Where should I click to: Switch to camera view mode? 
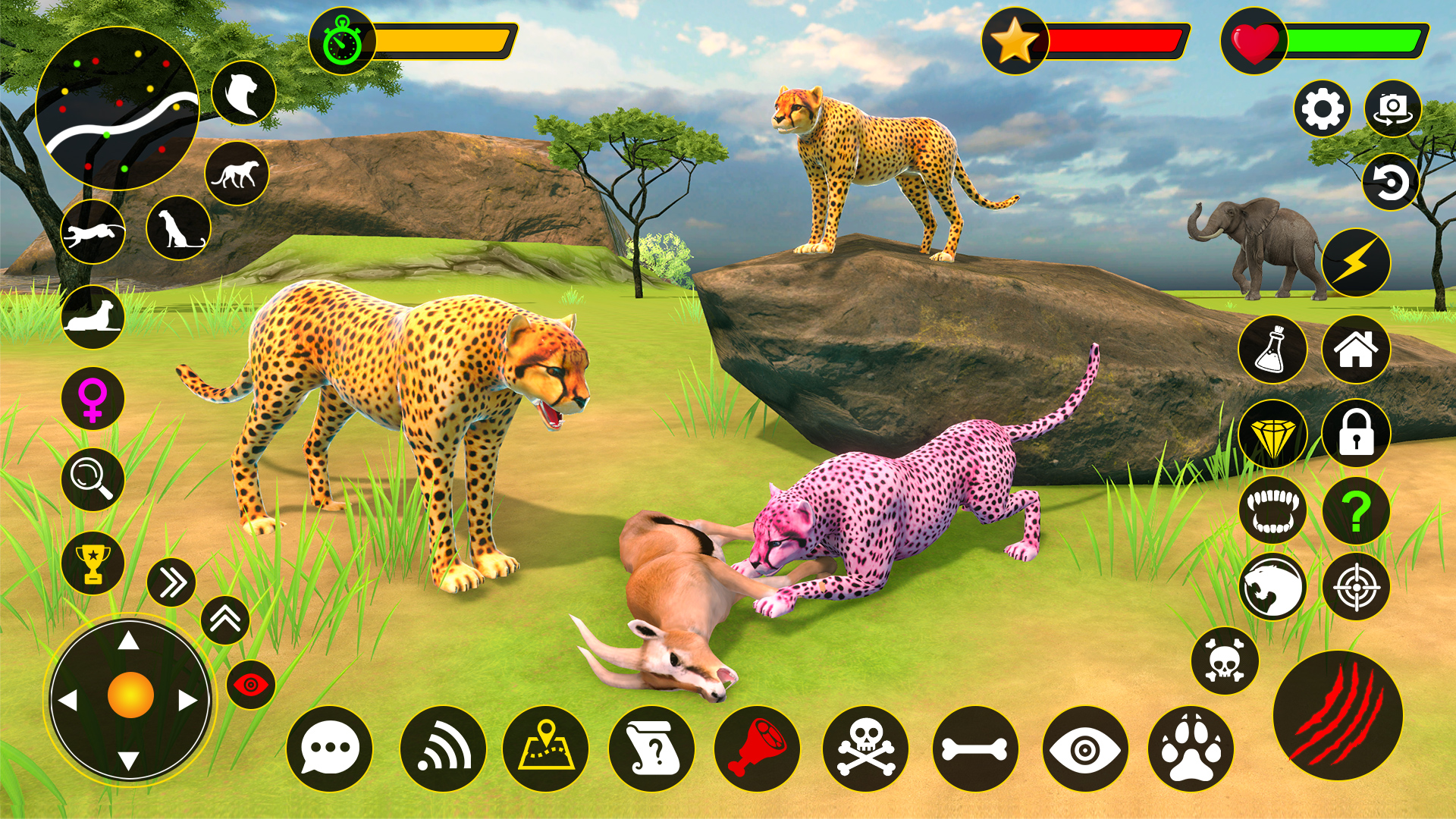pos(1395,108)
